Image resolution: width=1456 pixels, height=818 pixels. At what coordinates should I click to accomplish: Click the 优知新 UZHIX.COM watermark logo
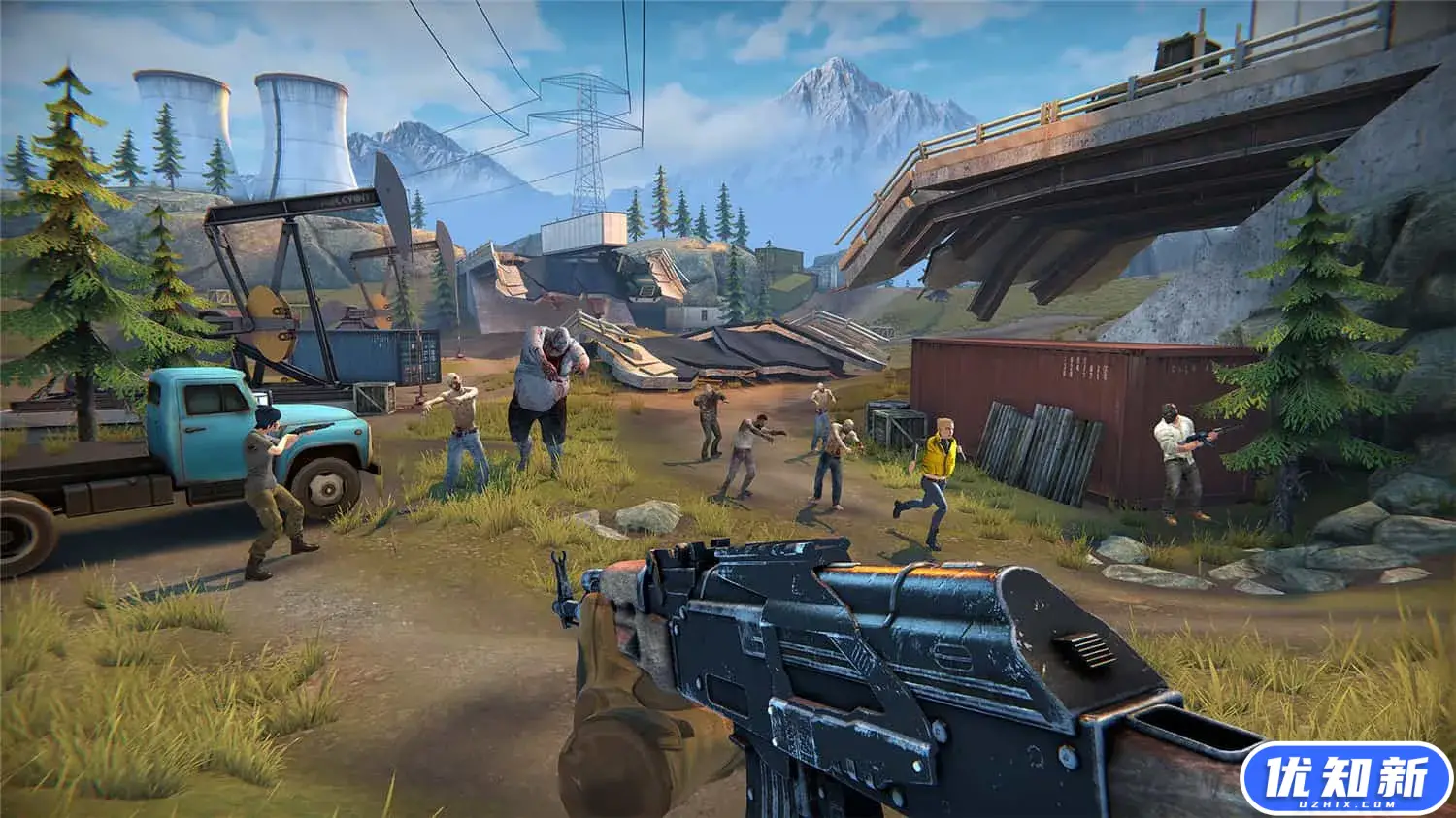point(1345,778)
